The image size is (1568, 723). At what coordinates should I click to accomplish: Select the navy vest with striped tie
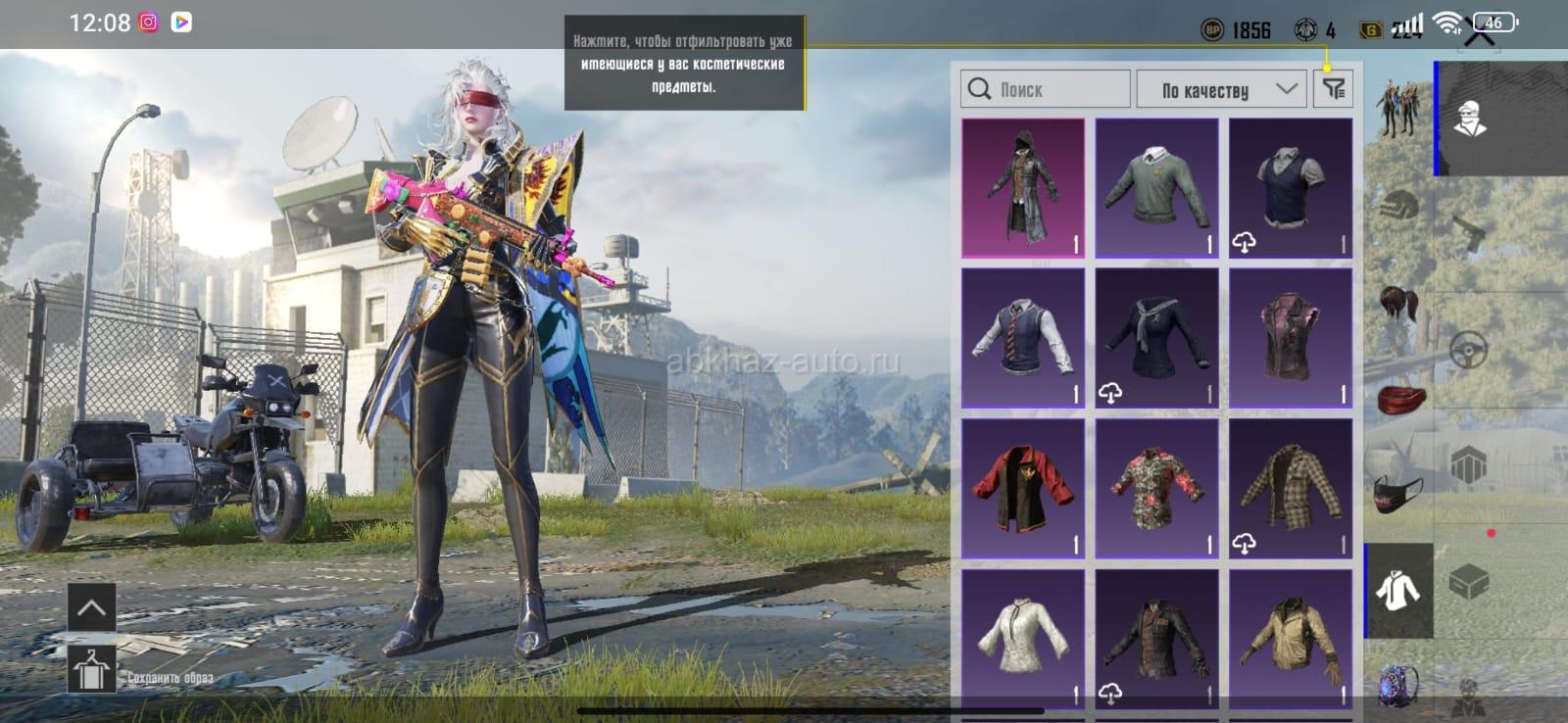pyautogui.click(x=1023, y=338)
